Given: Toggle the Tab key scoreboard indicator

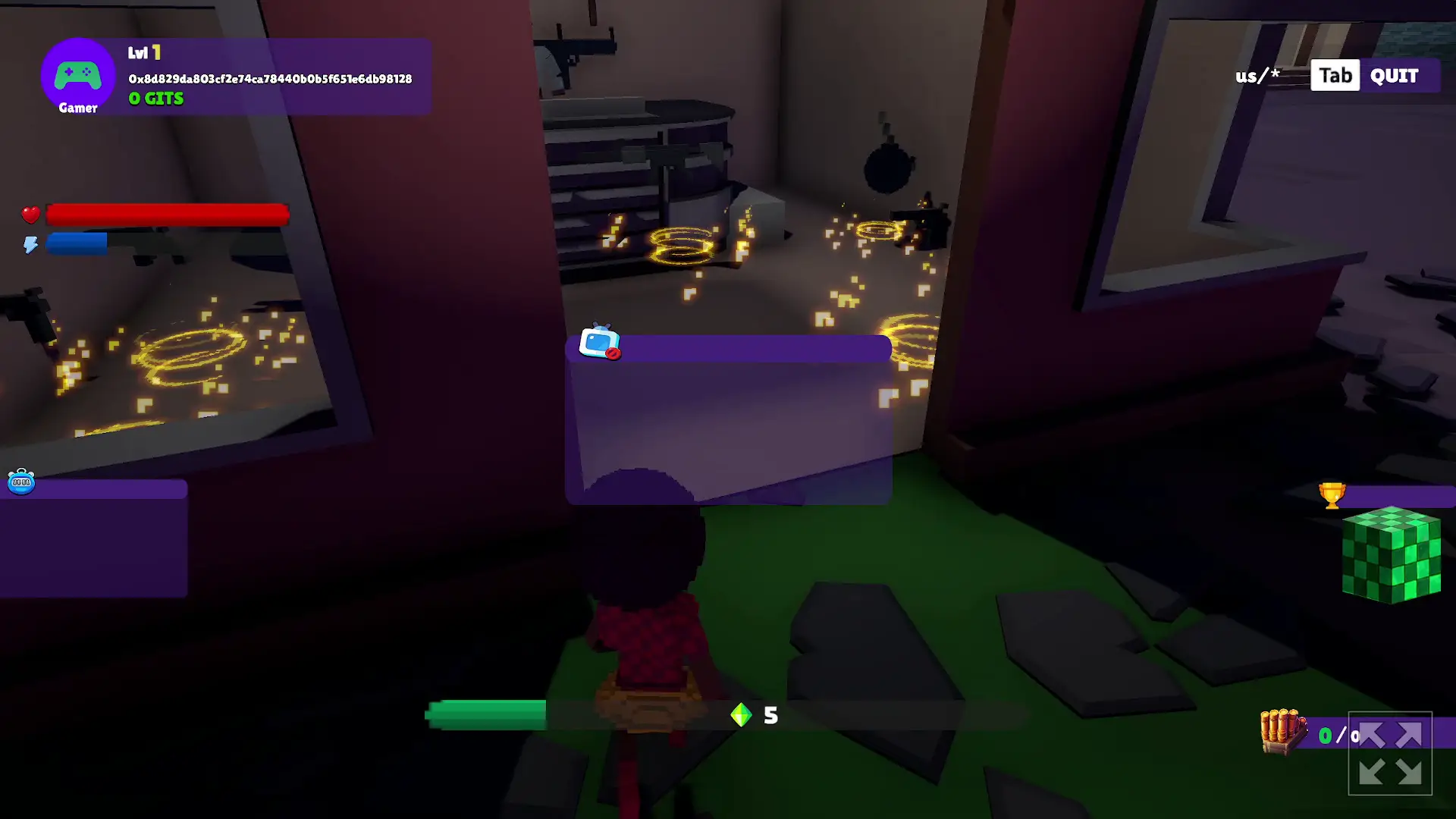Looking at the screenshot, I should [1335, 75].
